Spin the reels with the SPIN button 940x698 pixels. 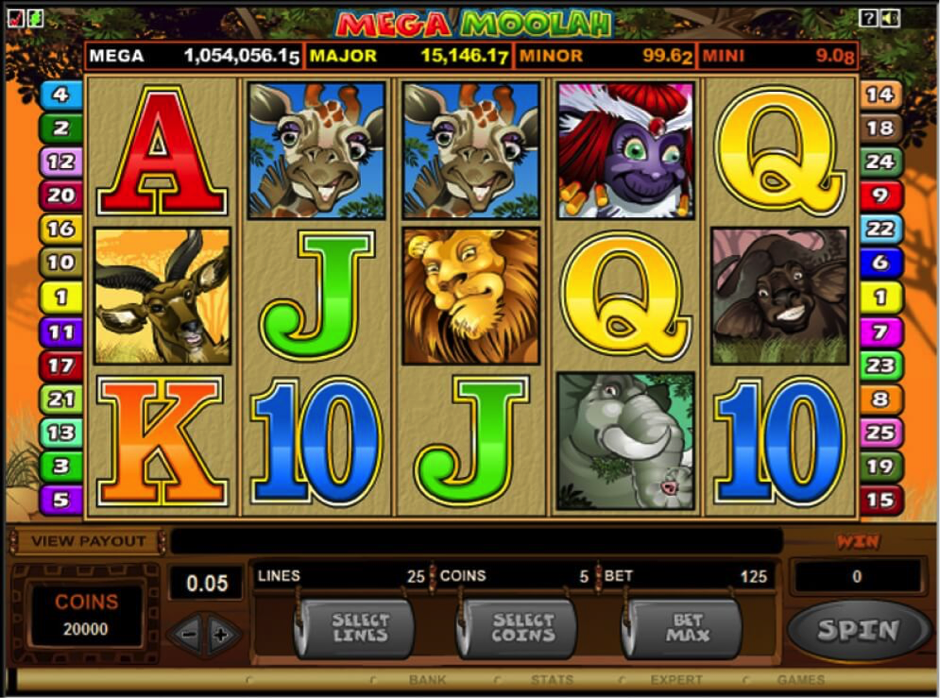[859, 630]
